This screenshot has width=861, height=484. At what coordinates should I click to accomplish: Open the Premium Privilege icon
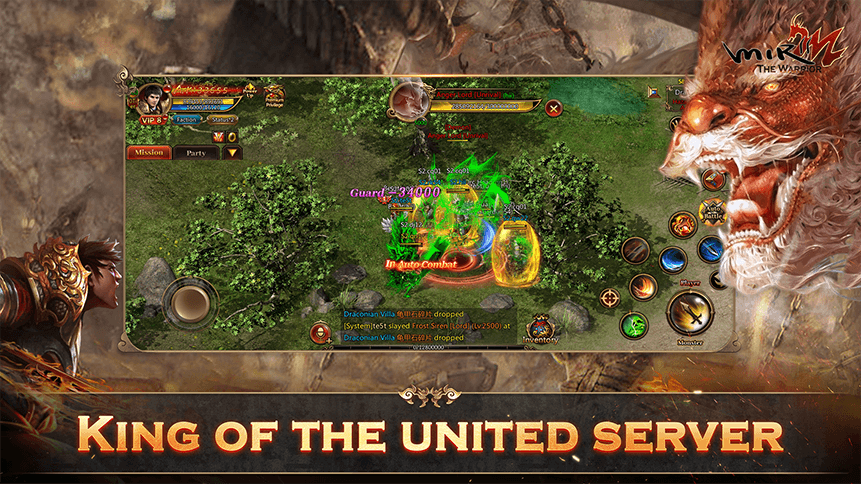pos(274,96)
